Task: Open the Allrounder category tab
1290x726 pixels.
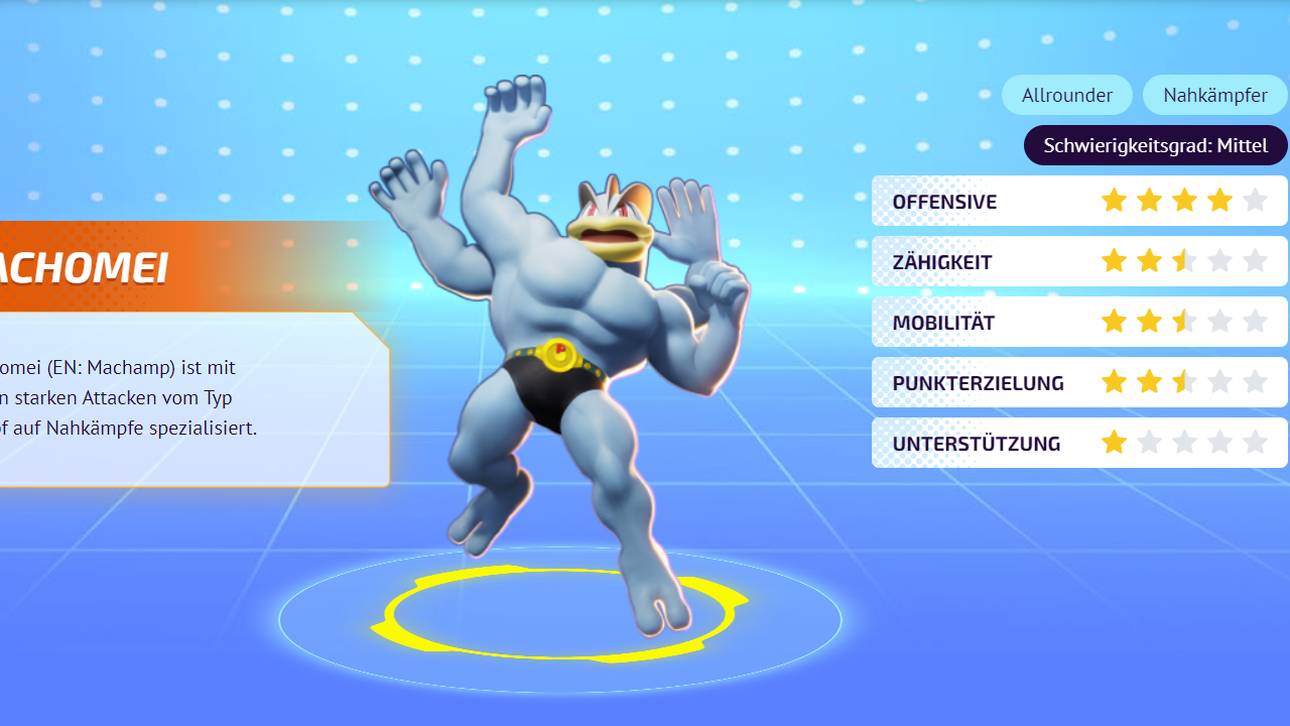Action: coord(1066,94)
